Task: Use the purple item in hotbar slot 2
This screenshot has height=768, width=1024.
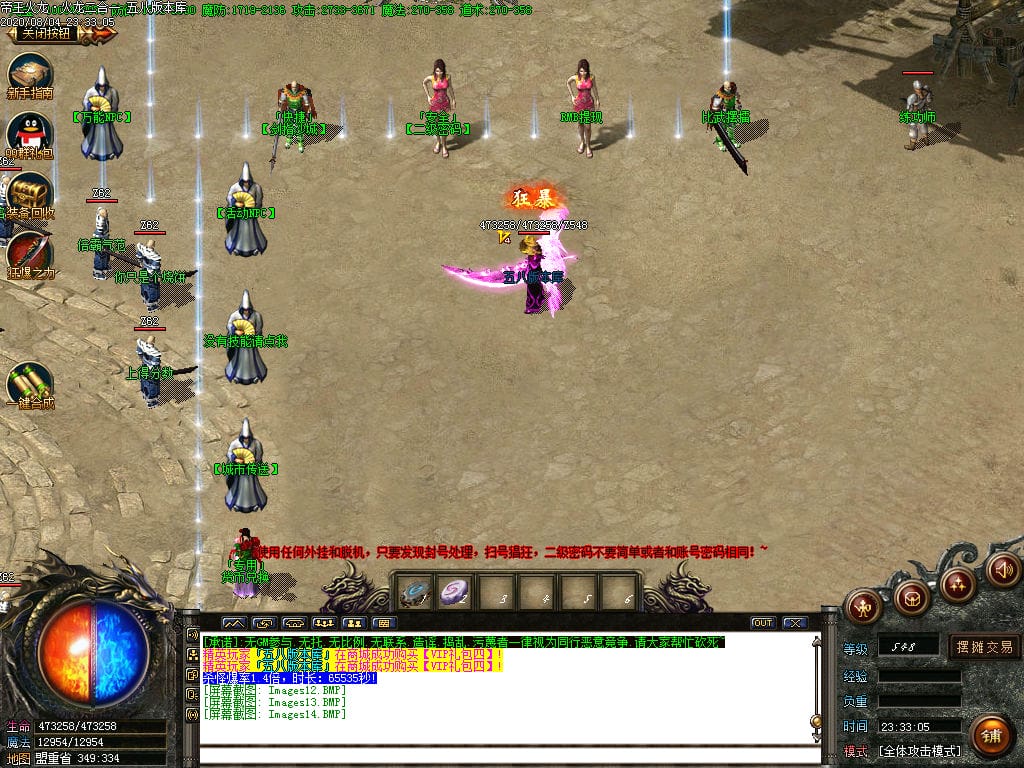Action: click(455, 593)
